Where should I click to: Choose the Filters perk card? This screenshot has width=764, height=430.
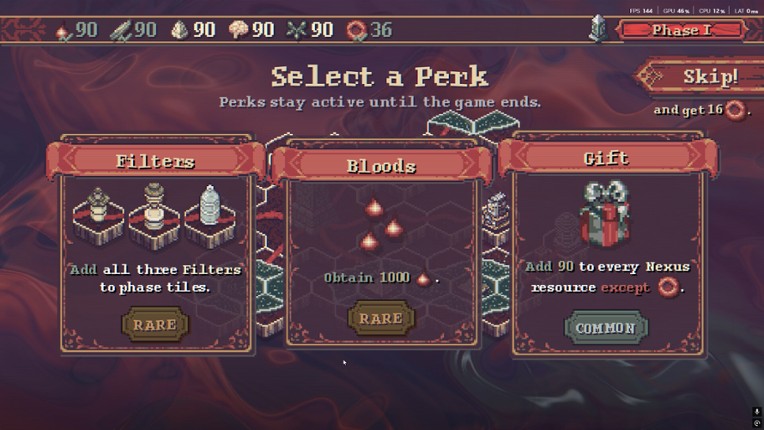click(155, 250)
